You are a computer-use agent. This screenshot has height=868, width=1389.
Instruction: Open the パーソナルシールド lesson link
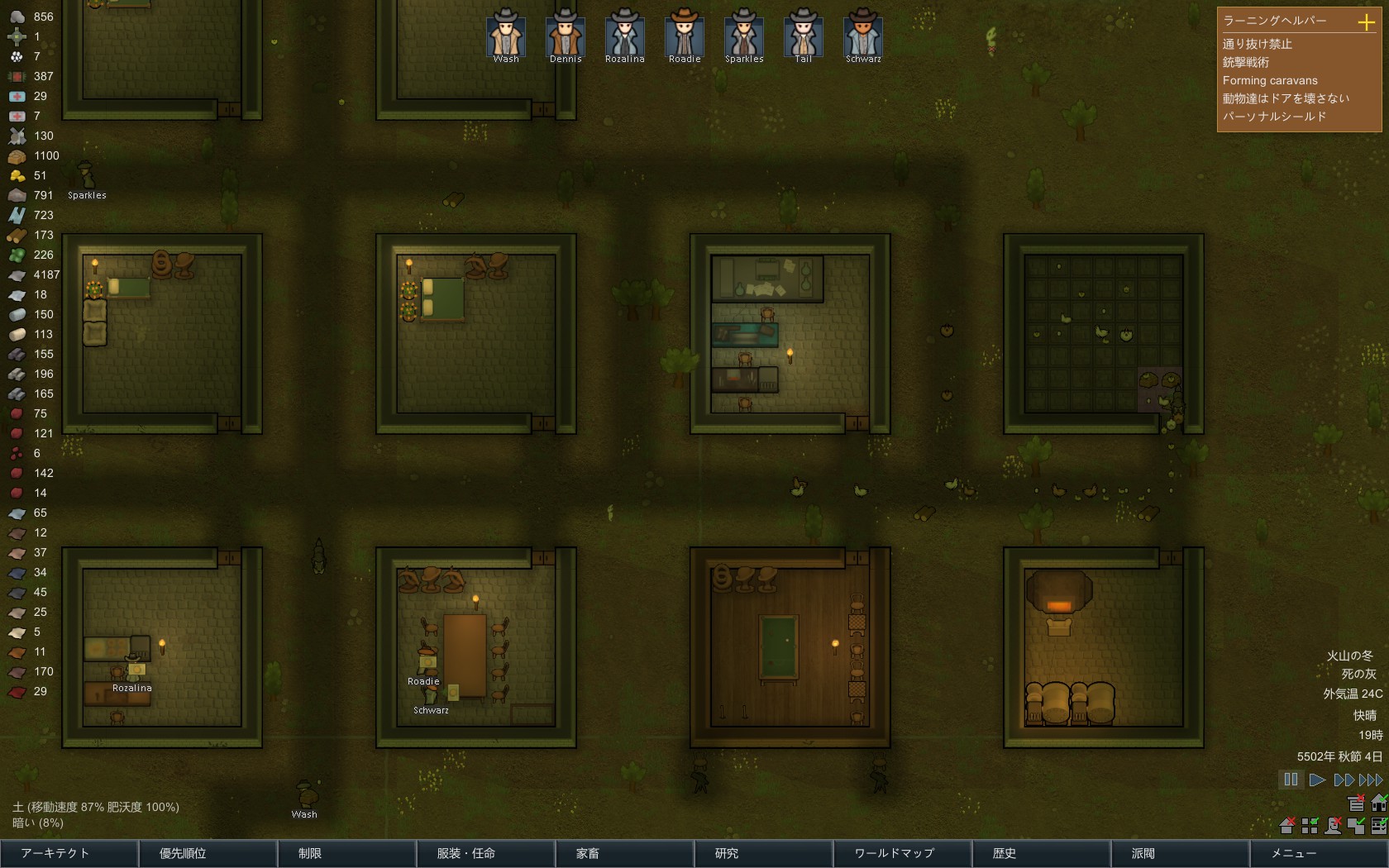(1275, 117)
